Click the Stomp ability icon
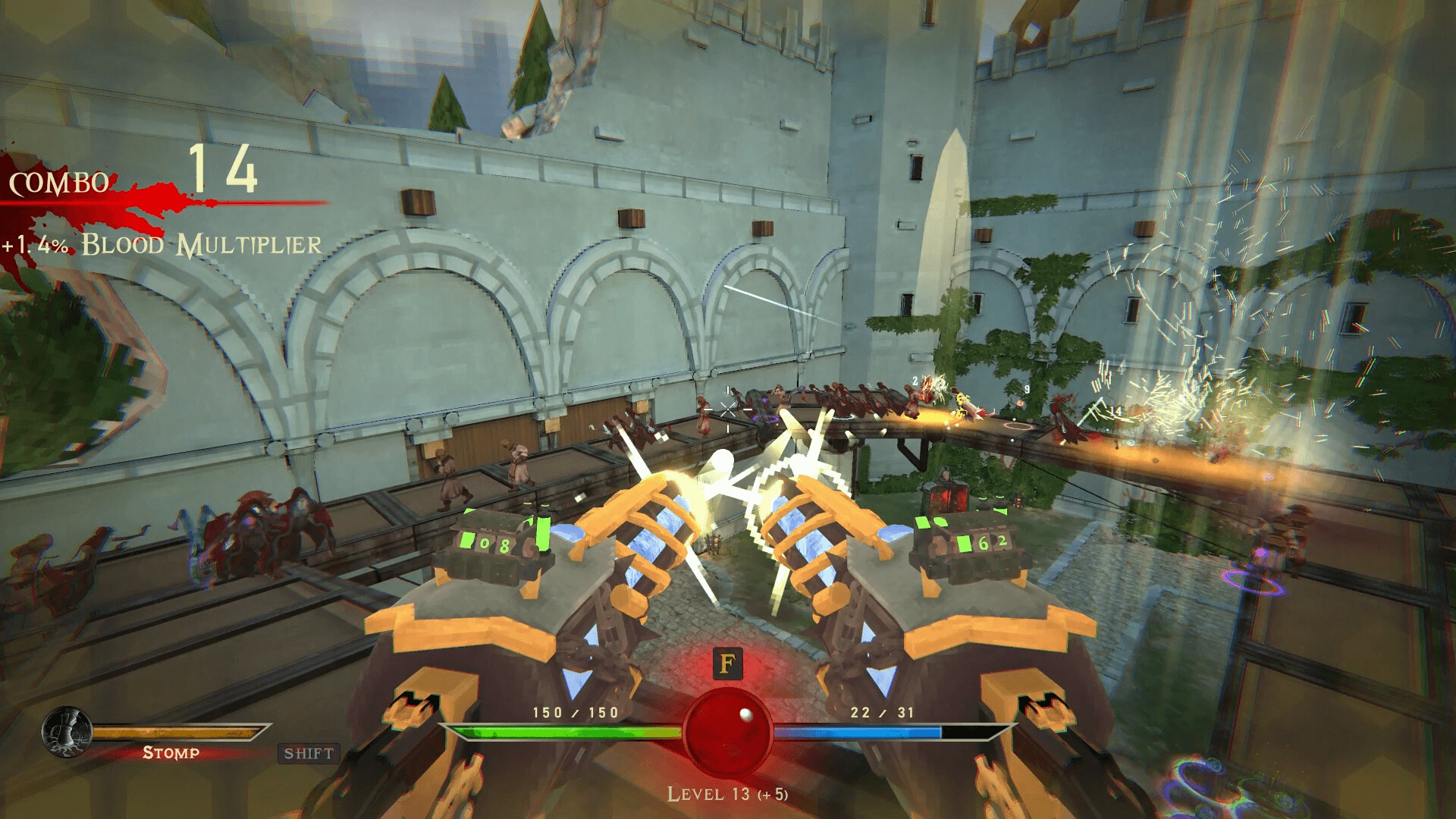 tap(67, 732)
